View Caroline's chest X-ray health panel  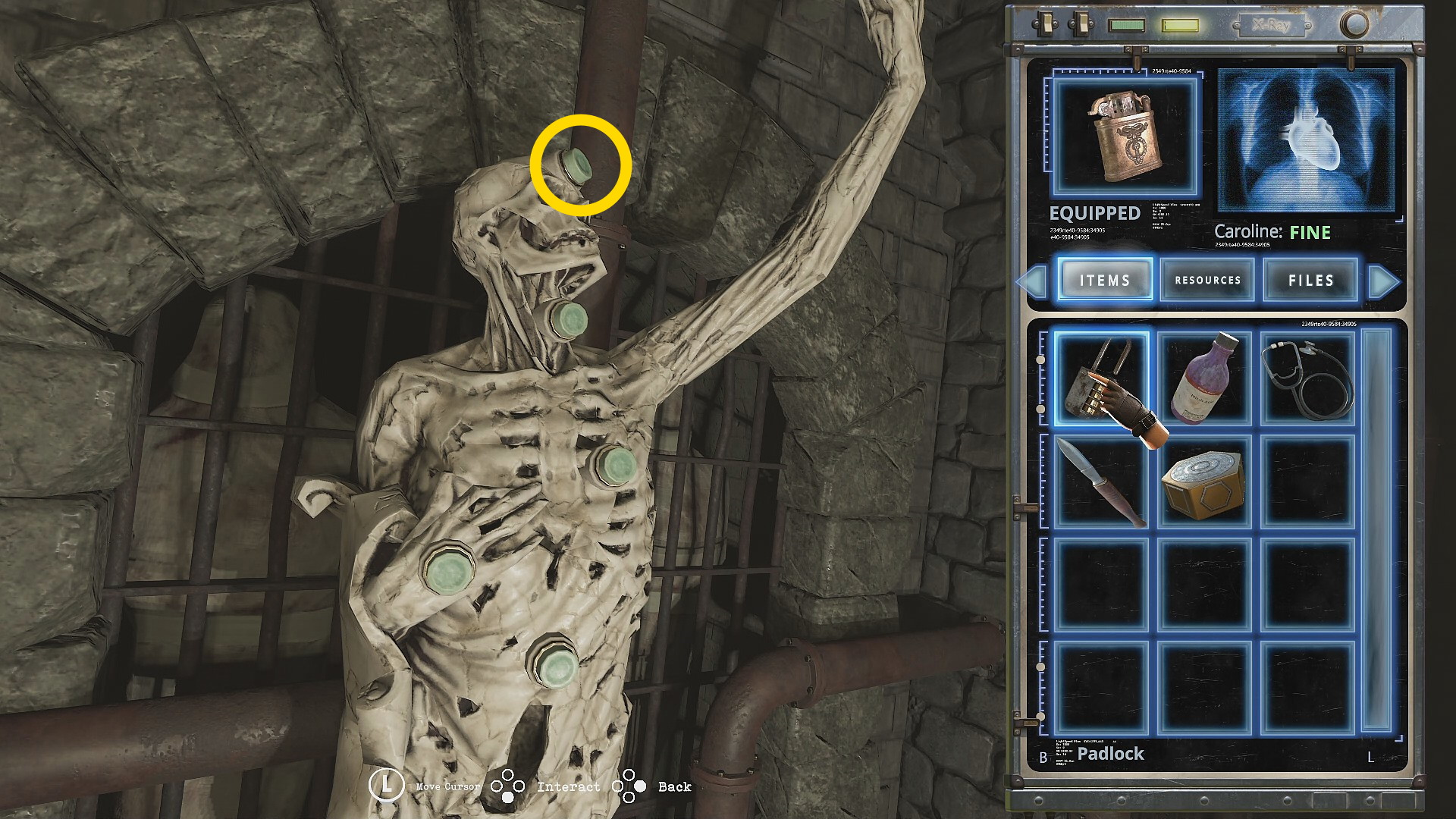point(1306,140)
